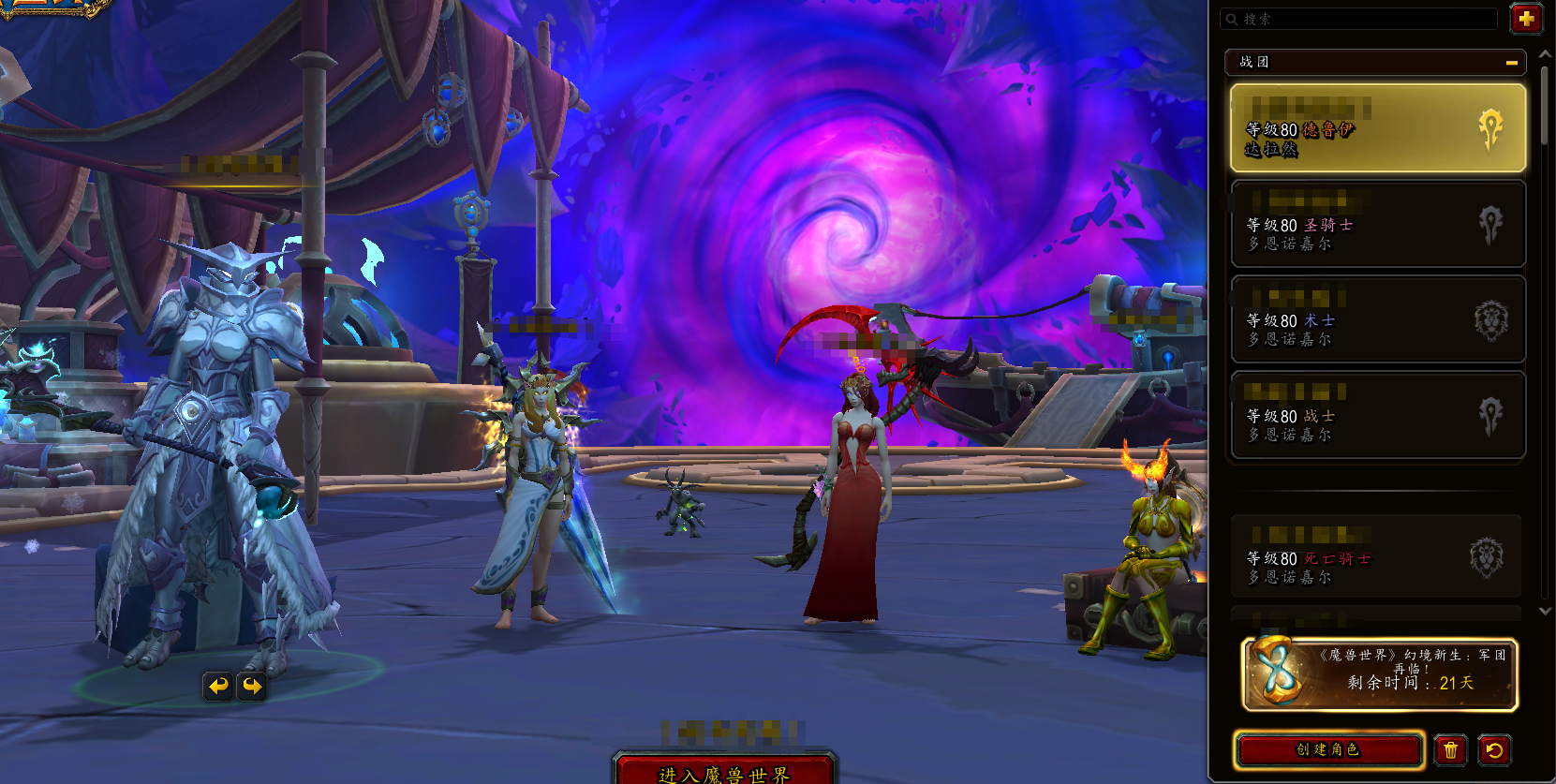Open the restore deleted character button
Screen dimensions: 1556x784
(1494, 749)
